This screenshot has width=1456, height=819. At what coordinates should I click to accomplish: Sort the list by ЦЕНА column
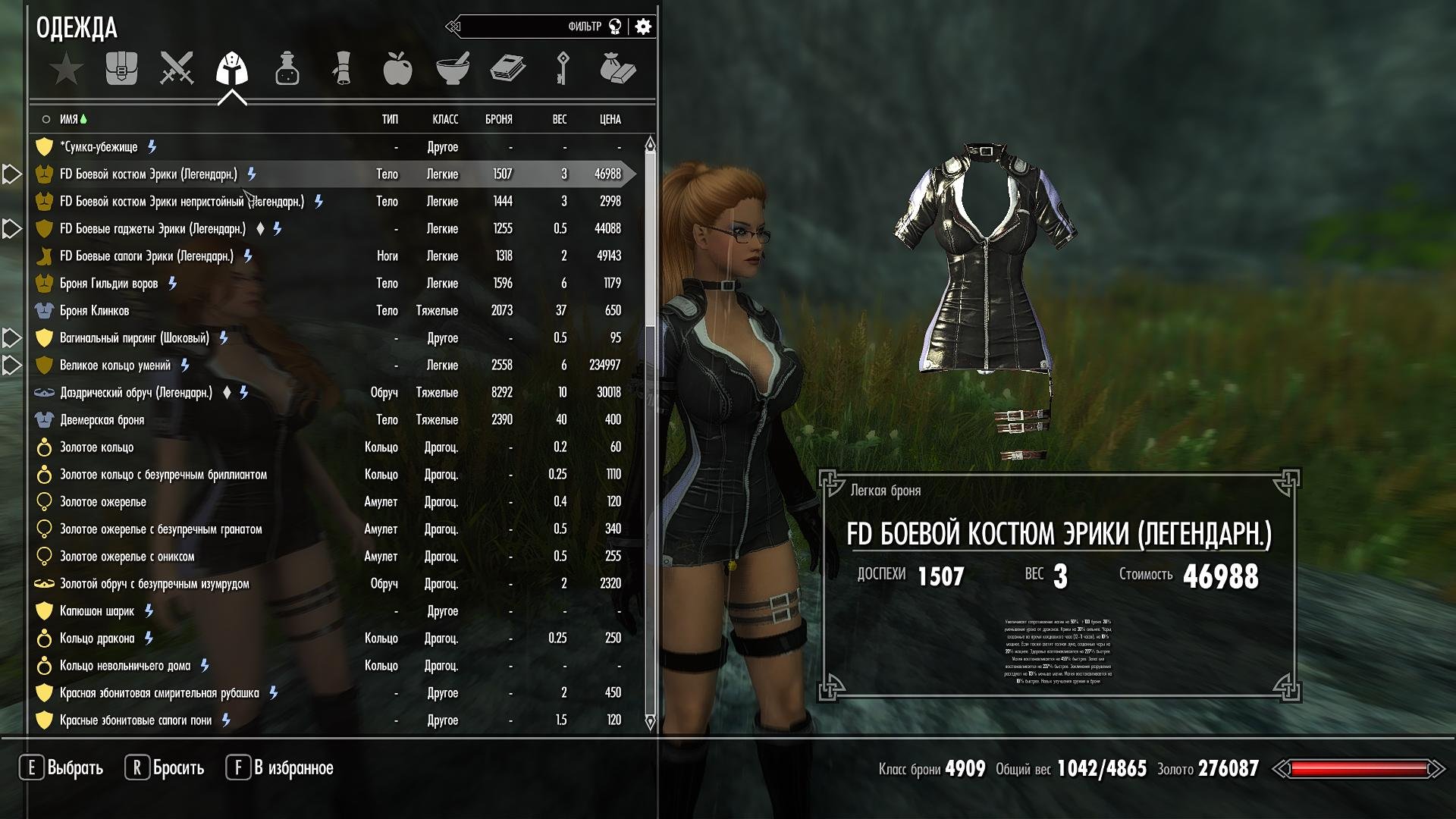pyautogui.click(x=610, y=120)
